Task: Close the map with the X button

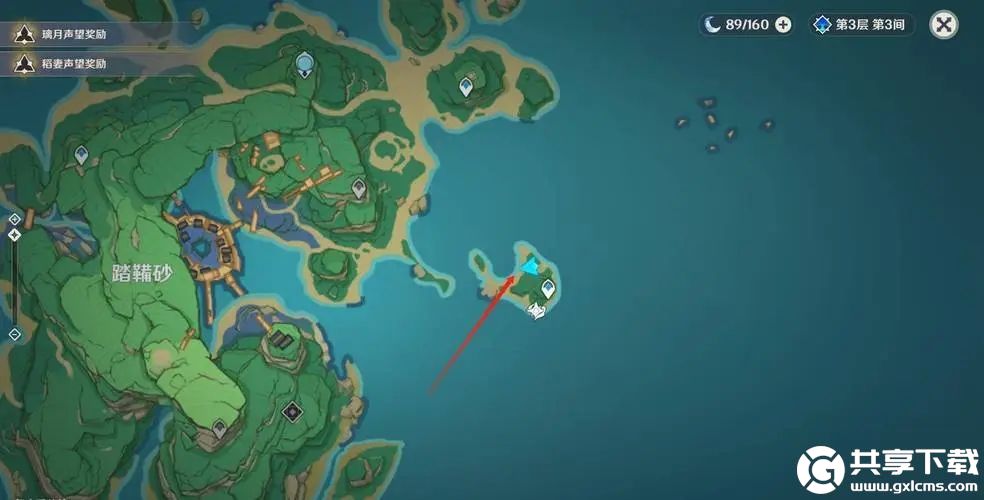Action: tap(943, 25)
